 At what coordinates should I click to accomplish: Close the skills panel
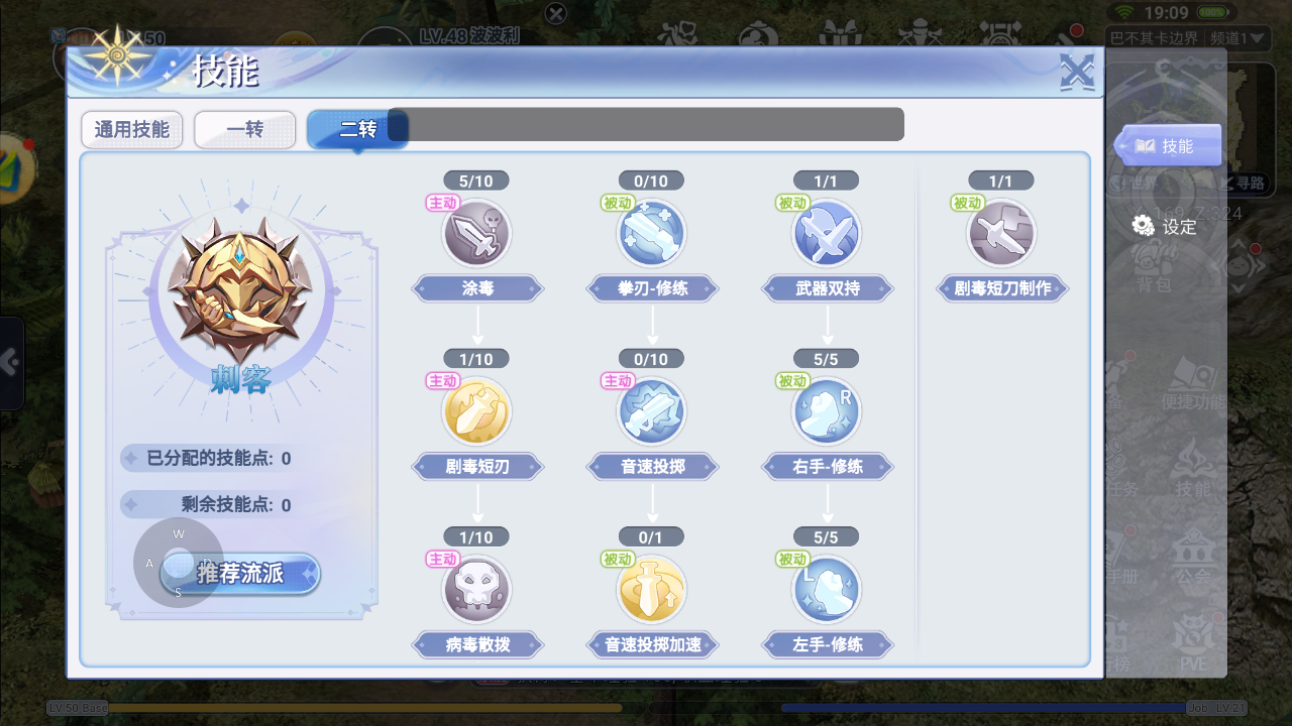pyautogui.click(x=1076, y=72)
